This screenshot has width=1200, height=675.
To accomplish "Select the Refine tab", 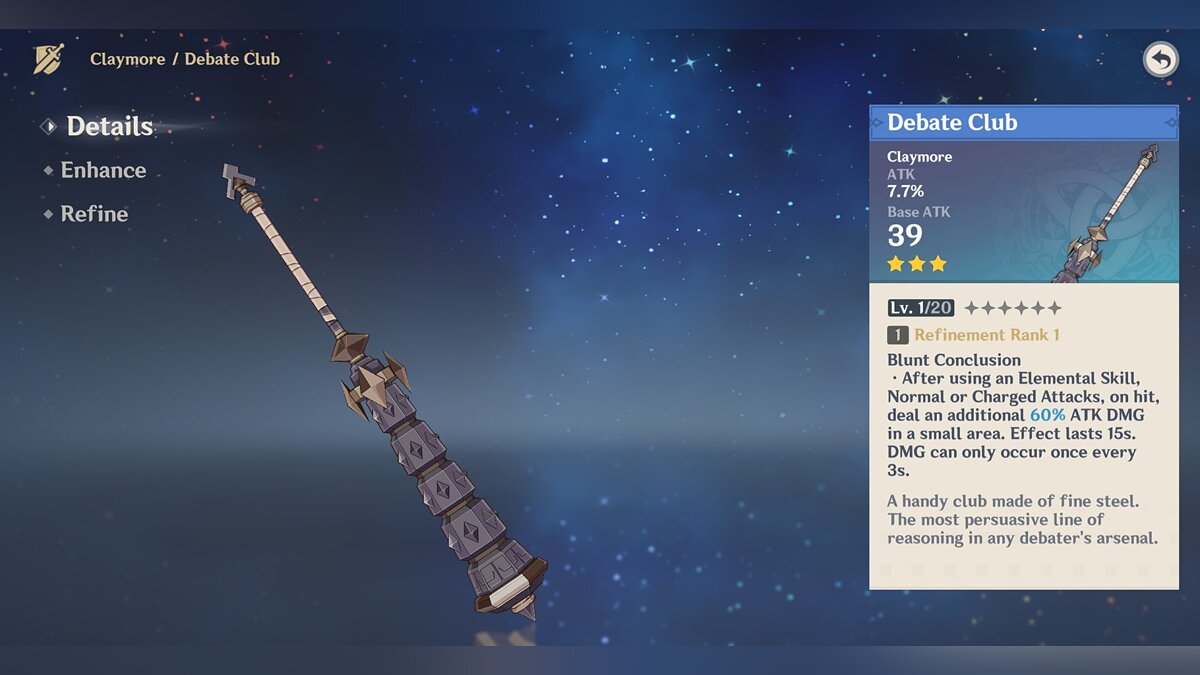I will (94, 214).
